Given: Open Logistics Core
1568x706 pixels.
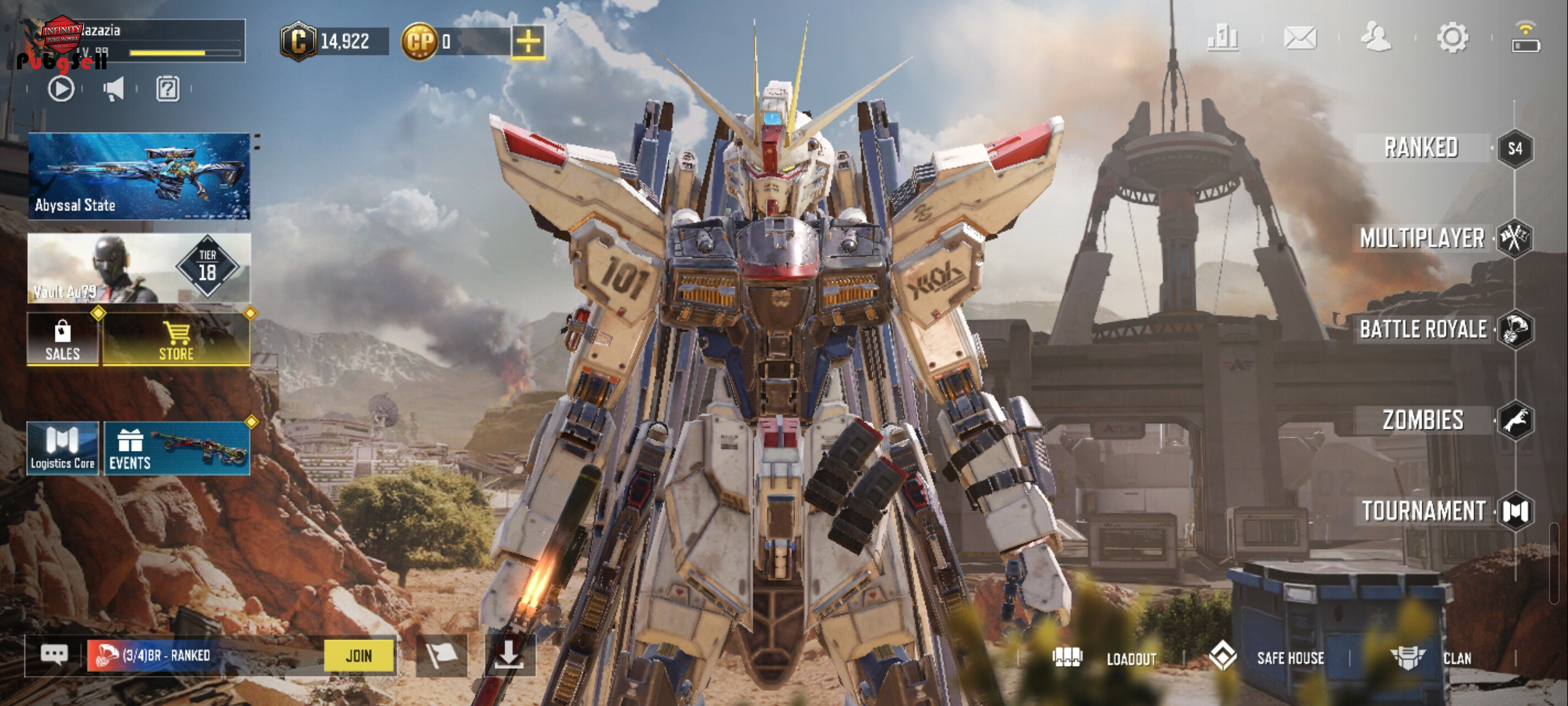Looking at the screenshot, I should (63, 448).
